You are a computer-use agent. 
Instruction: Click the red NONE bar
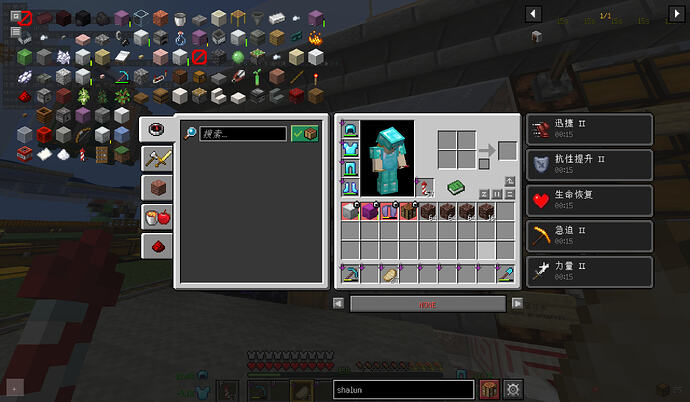click(x=427, y=303)
